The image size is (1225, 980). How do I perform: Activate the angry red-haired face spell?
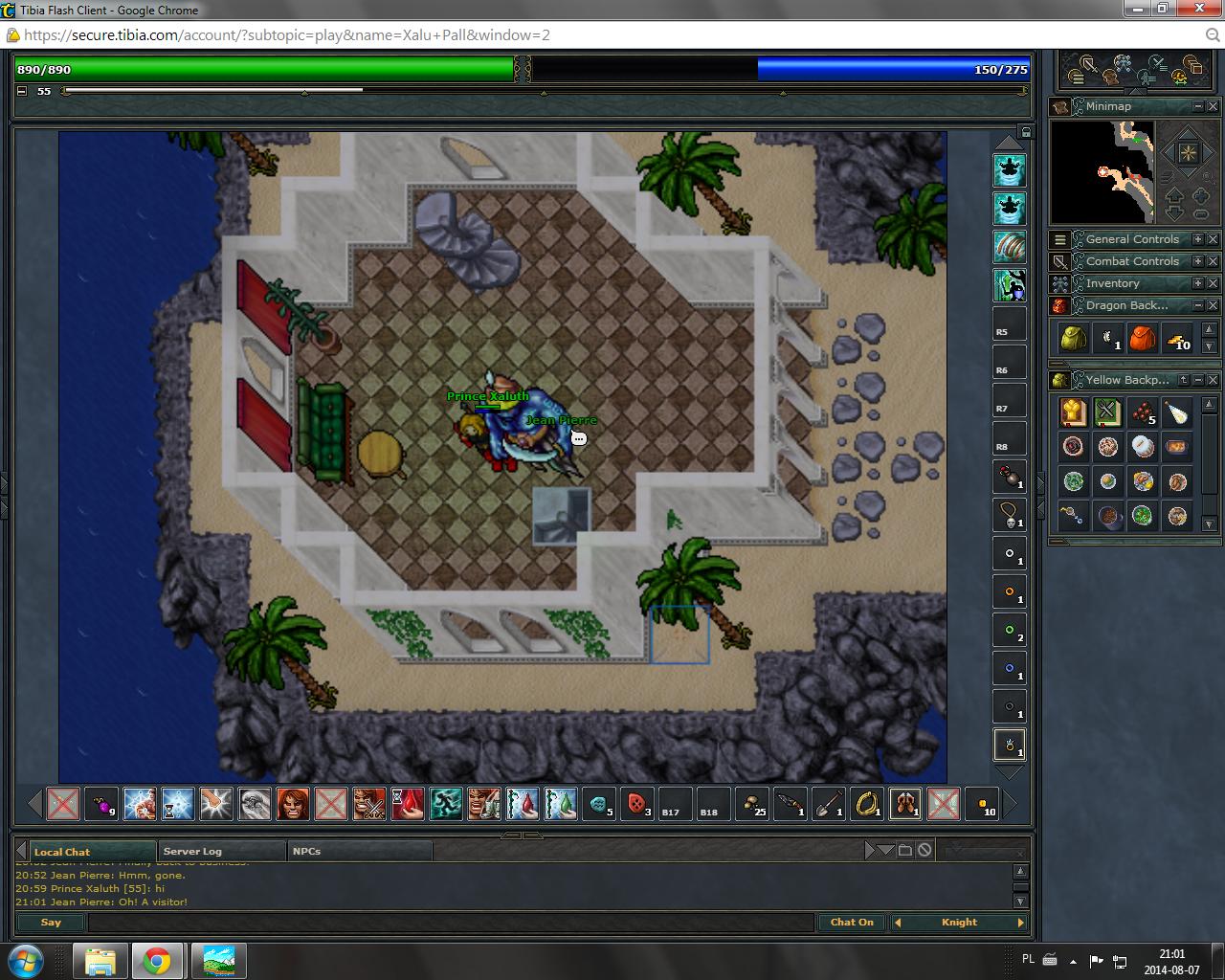pyautogui.click(x=293, y=804)
